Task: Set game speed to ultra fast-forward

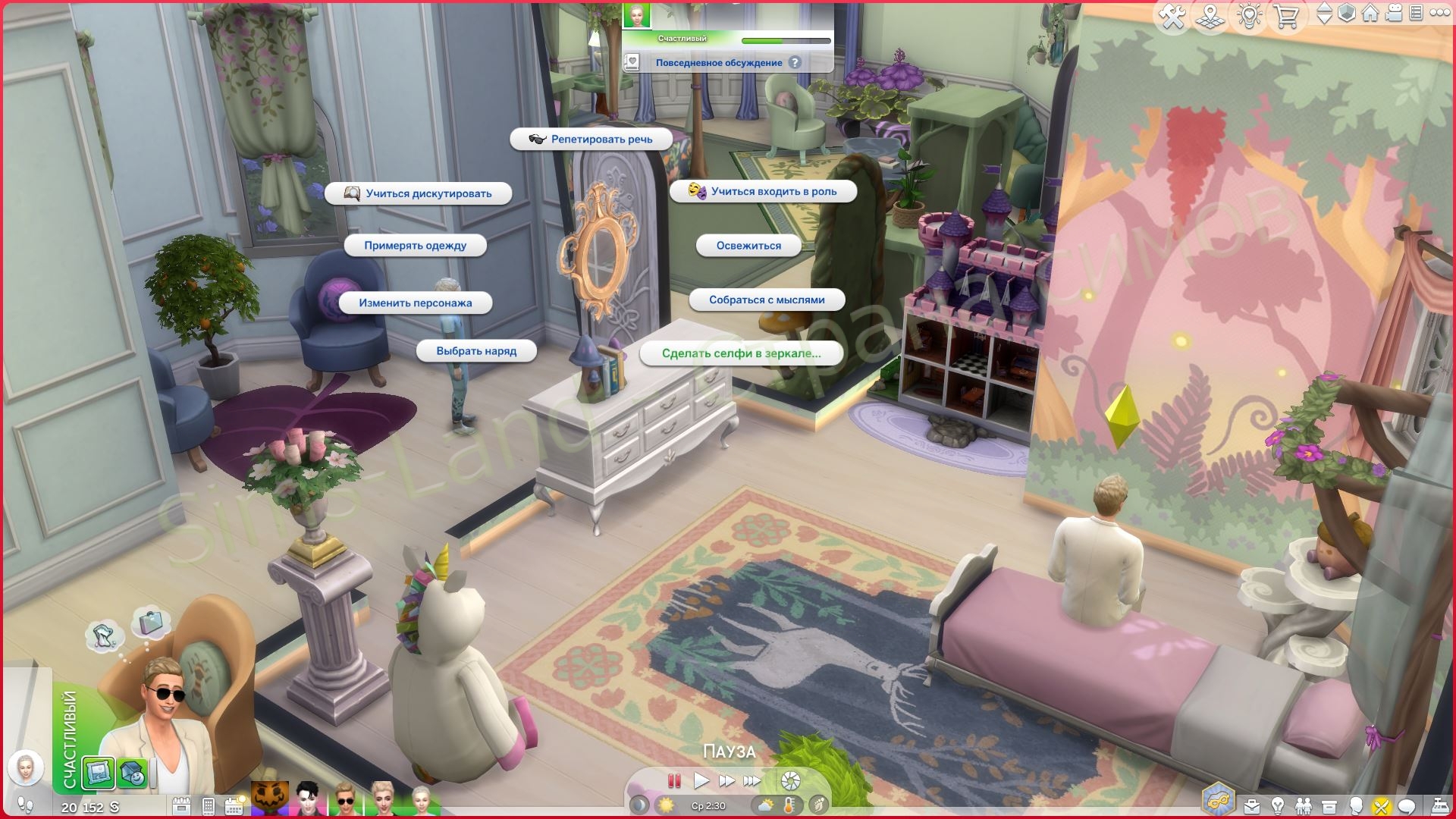Action: 752,780
